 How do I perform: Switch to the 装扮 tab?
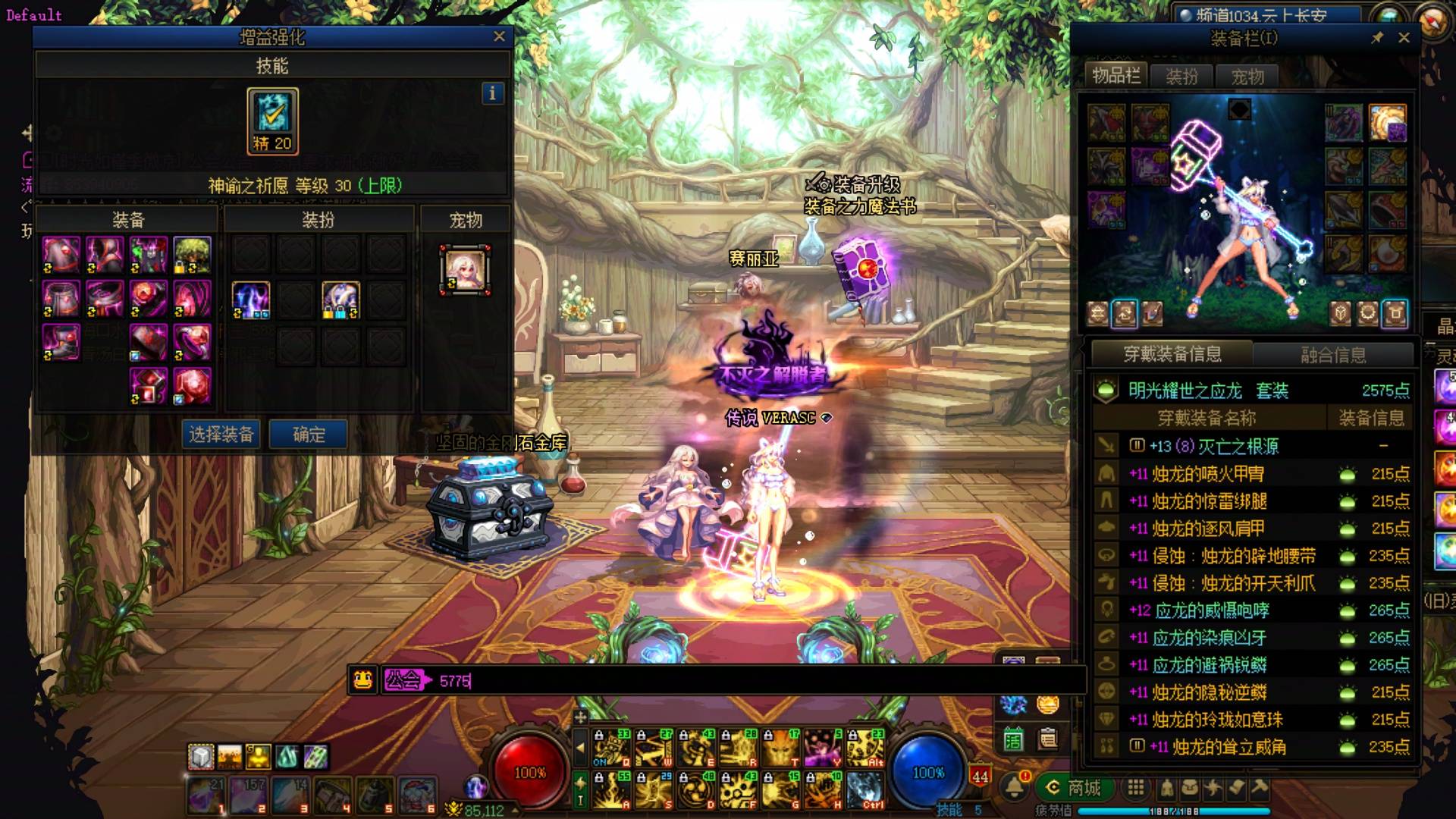pyautogui.click(x=1181, y=77)
